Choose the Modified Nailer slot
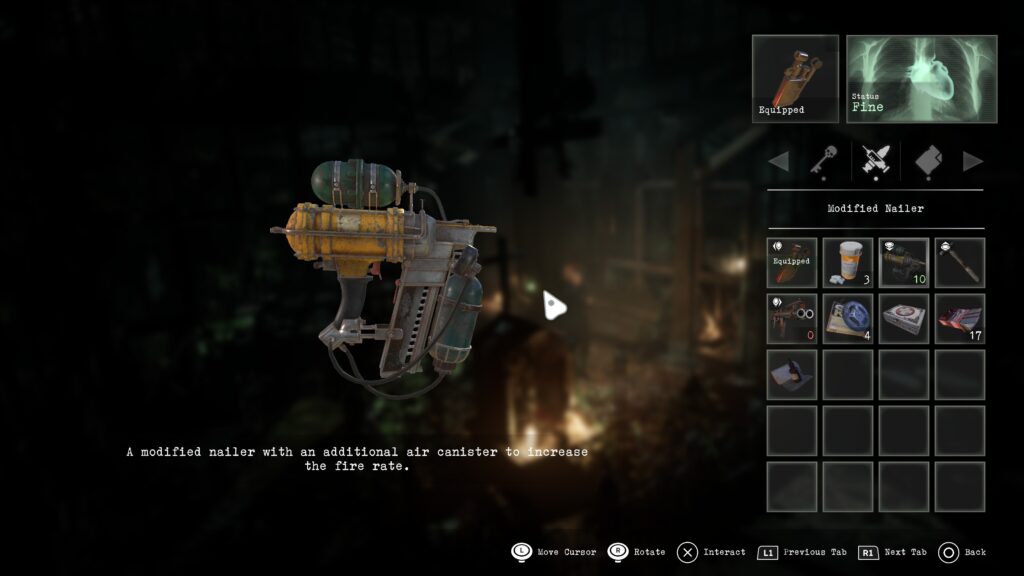Viewport: 1024px width, 576px height. [x=904, y=262]
